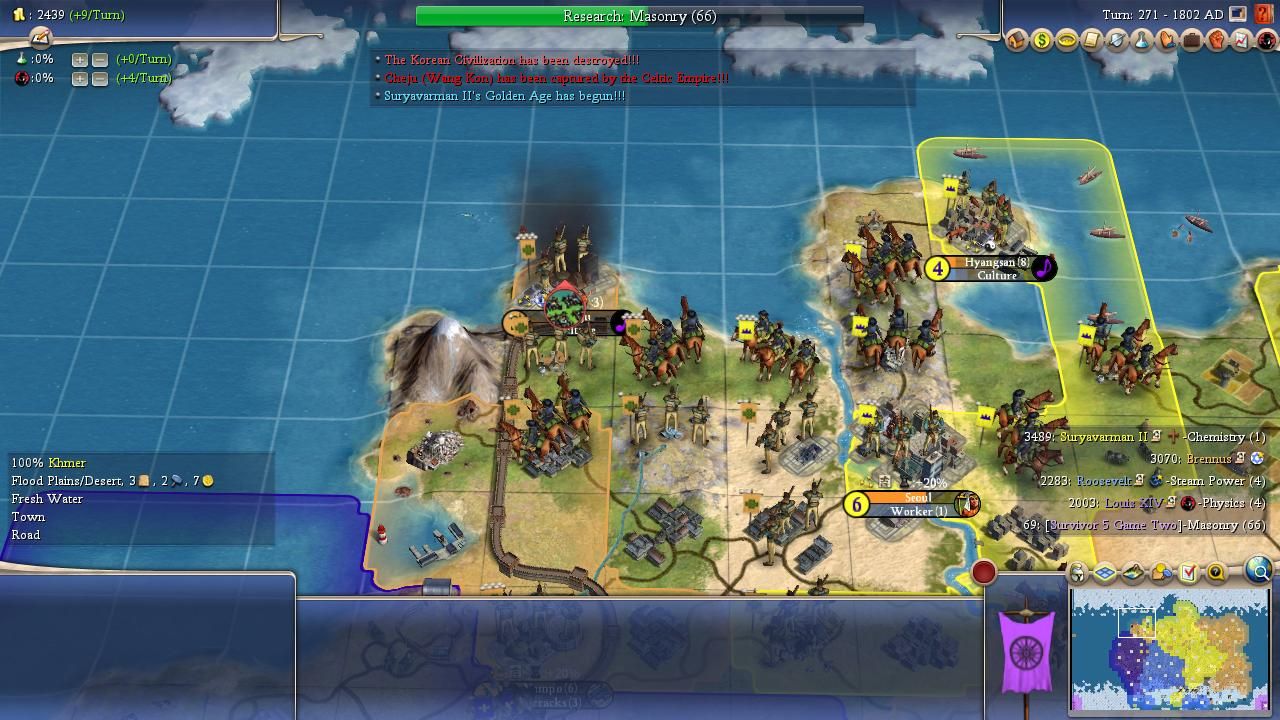Image resolution: width=1280 pixels, height=720 pixels.
Task: Open the main menu monitor icon
Action: point(1238,15)
